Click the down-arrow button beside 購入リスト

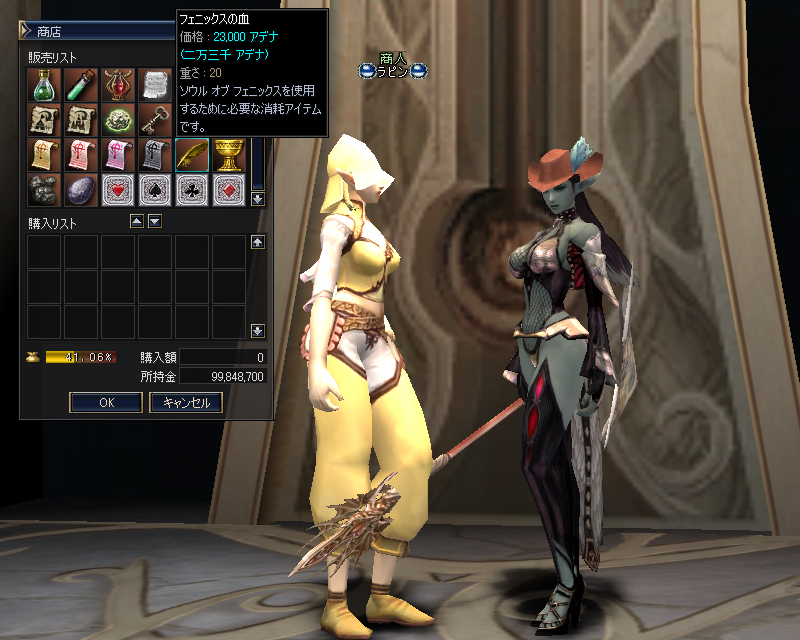click(x=155, y=221)
